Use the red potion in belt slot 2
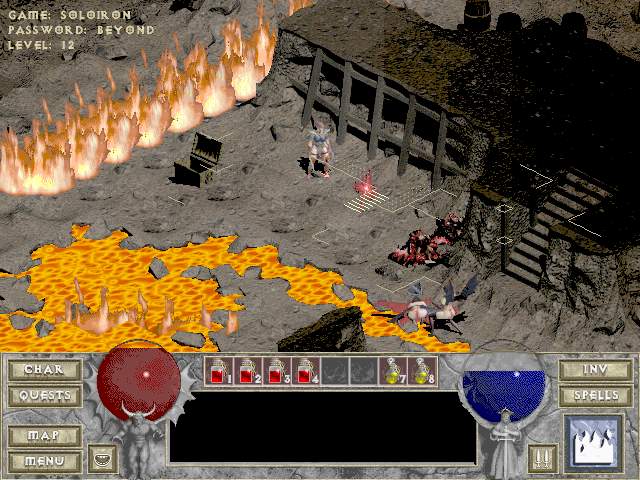 click(247, 372)
